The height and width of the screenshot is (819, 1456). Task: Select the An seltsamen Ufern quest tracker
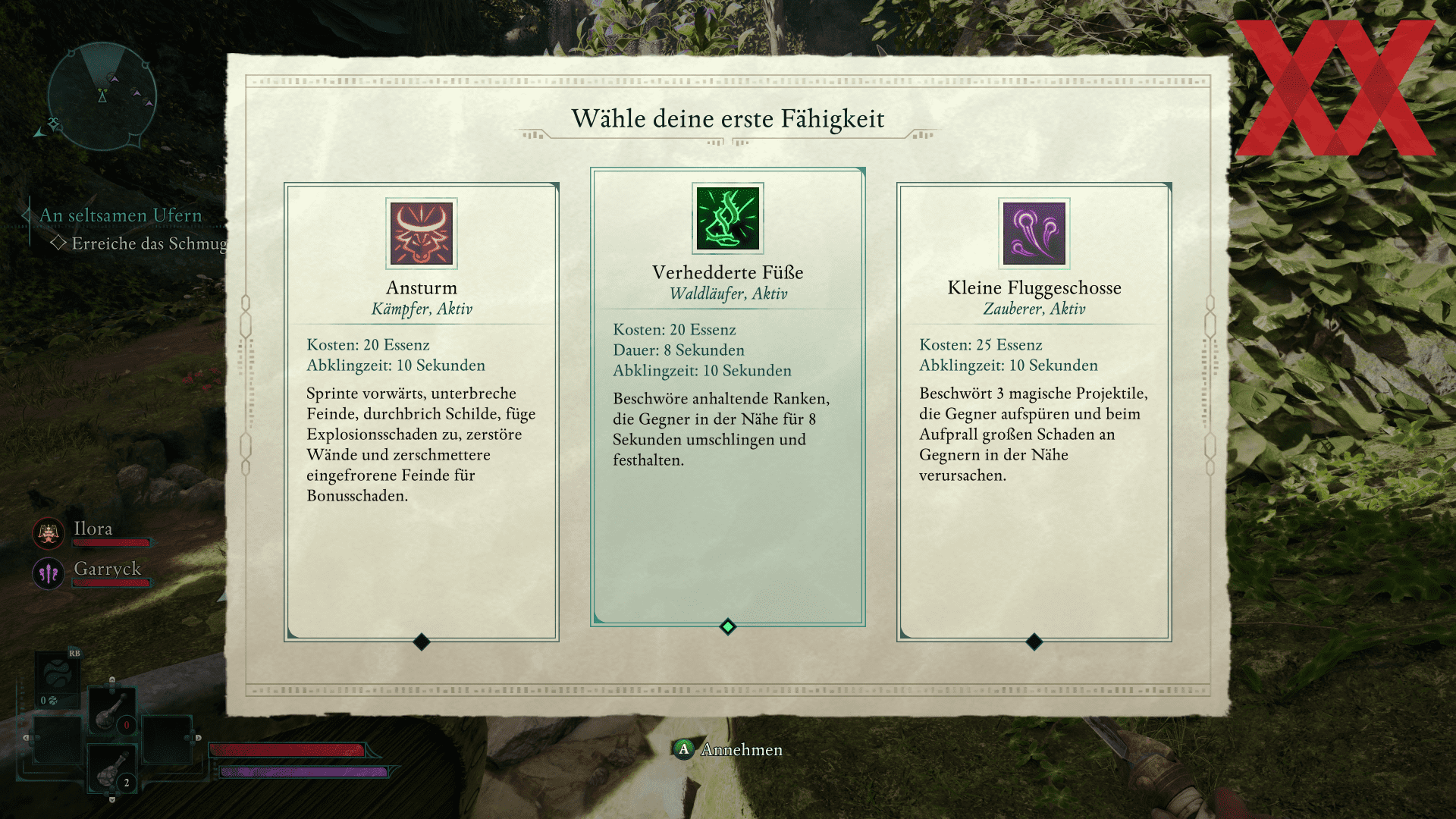tap(121, 216)
